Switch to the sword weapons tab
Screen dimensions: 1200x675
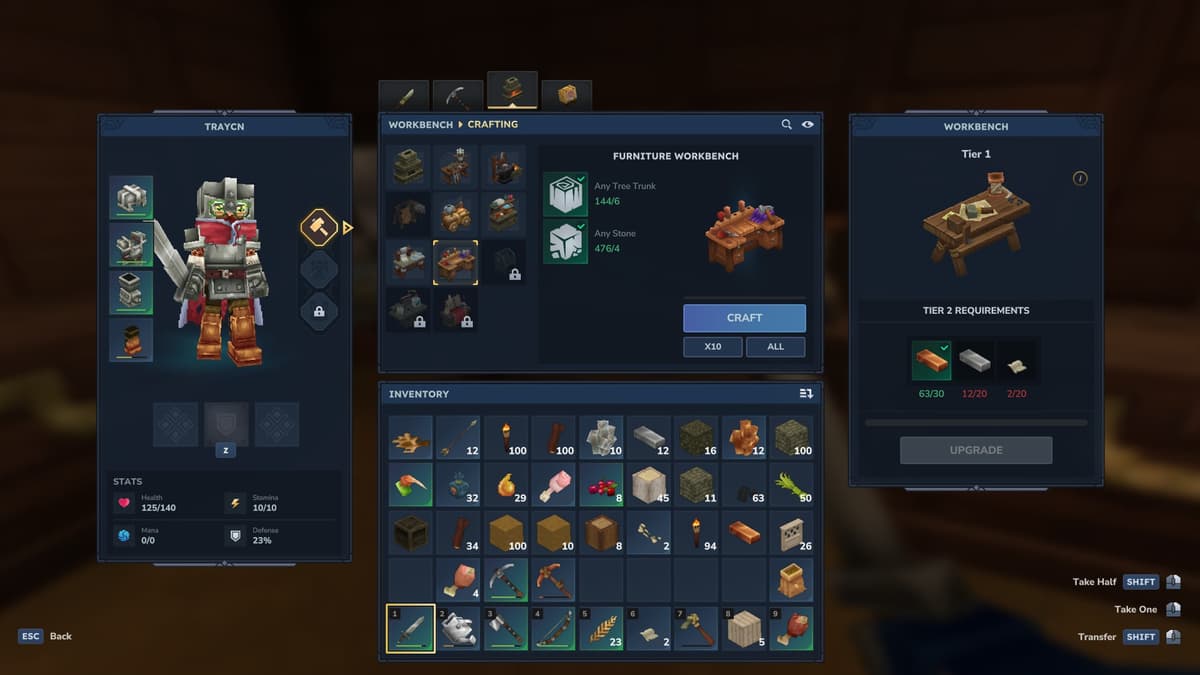[404, 96]
